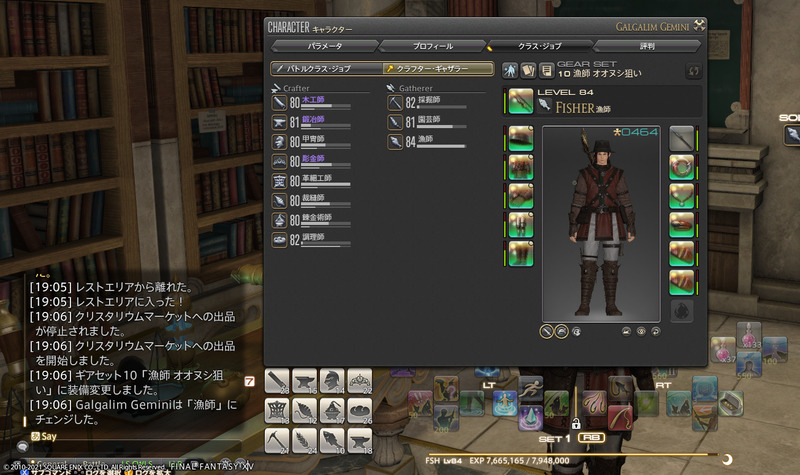Switch to the パラメータ tab
Viewport: 800px width, 475px height.
(x=325, y=46)
